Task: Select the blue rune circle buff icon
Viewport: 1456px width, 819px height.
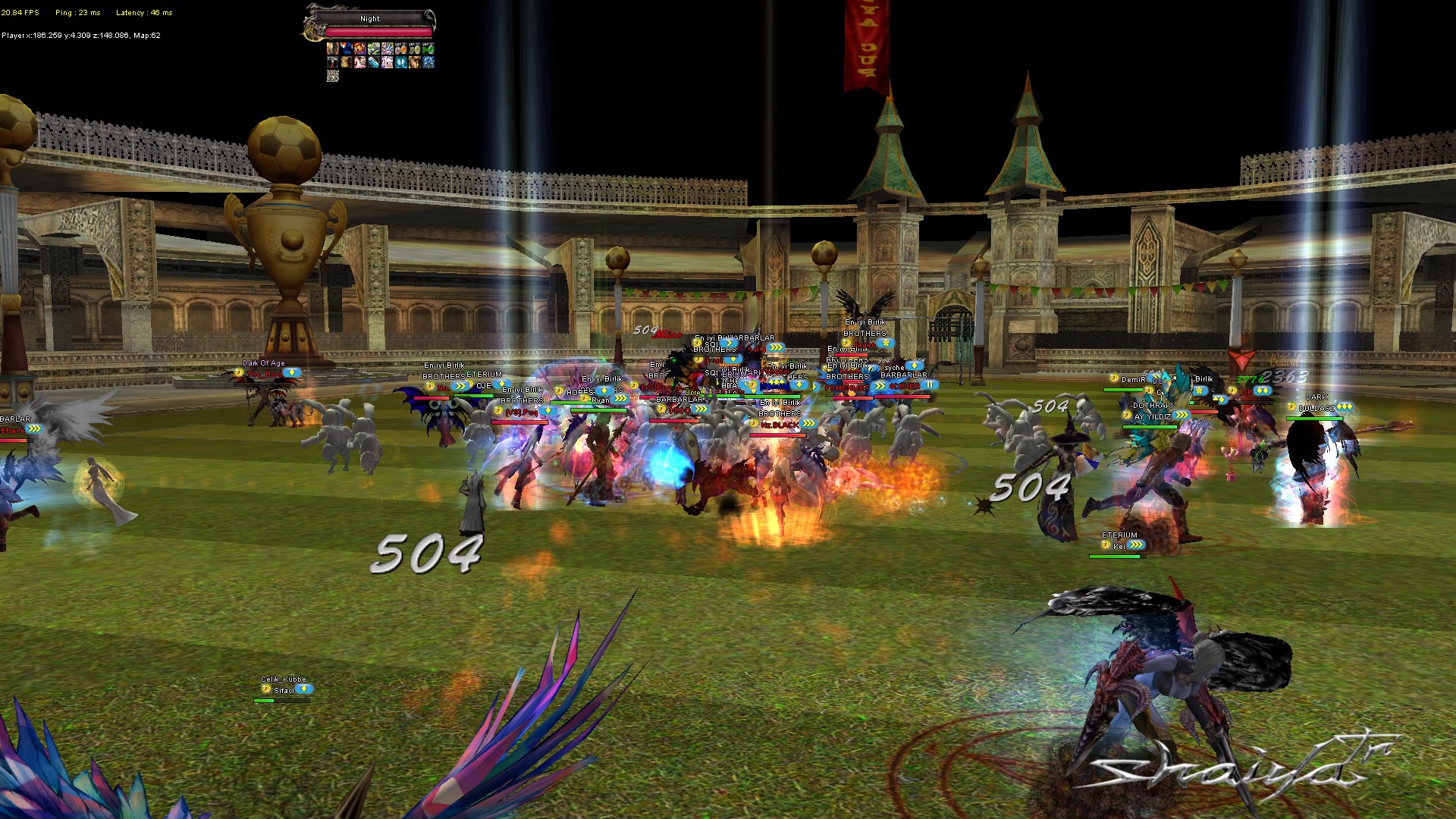Action: coord(428,62)
